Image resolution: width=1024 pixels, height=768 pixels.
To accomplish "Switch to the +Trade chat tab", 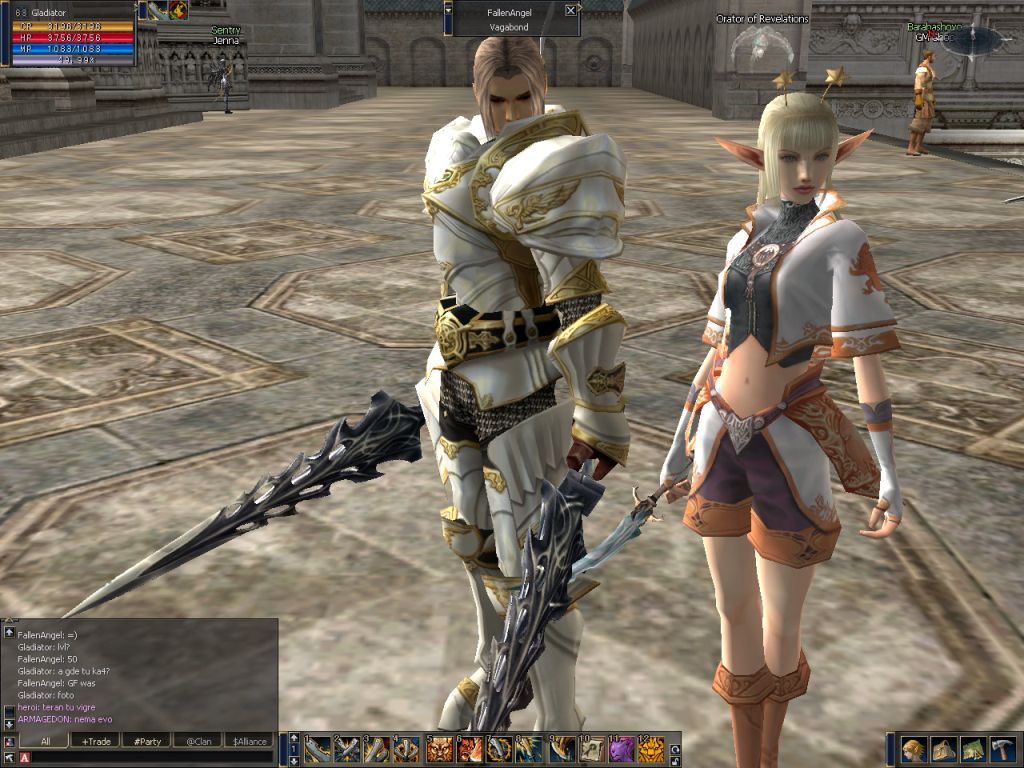I will point(96,741).
